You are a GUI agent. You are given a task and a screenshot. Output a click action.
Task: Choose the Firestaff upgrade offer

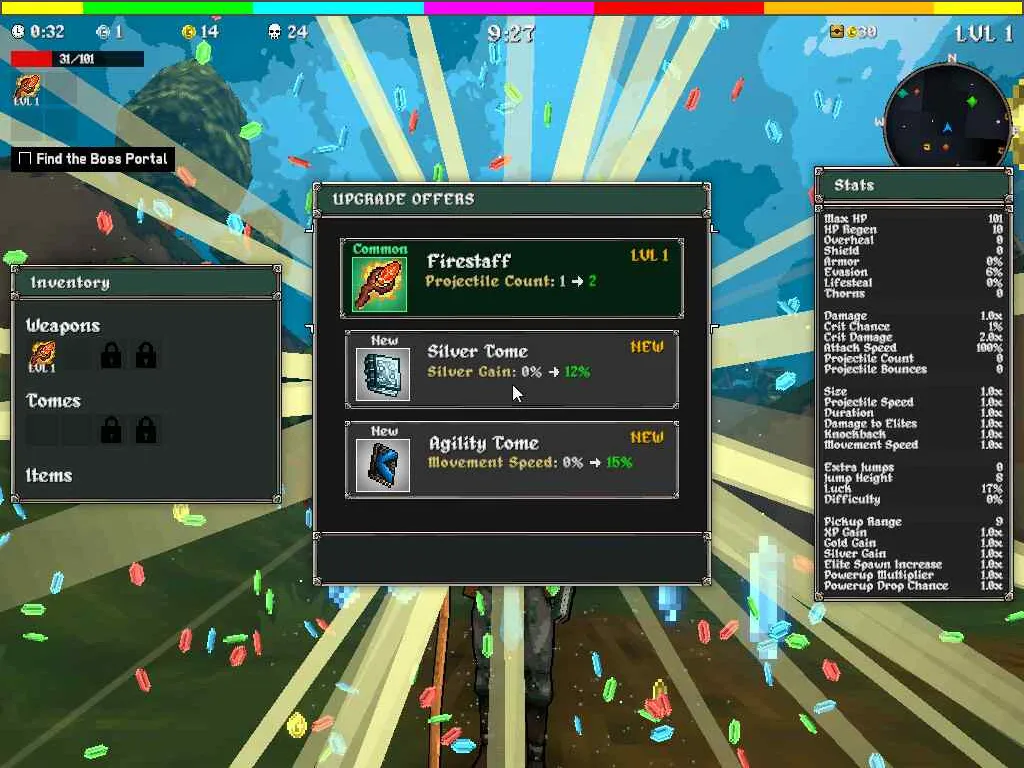(512, 278)
